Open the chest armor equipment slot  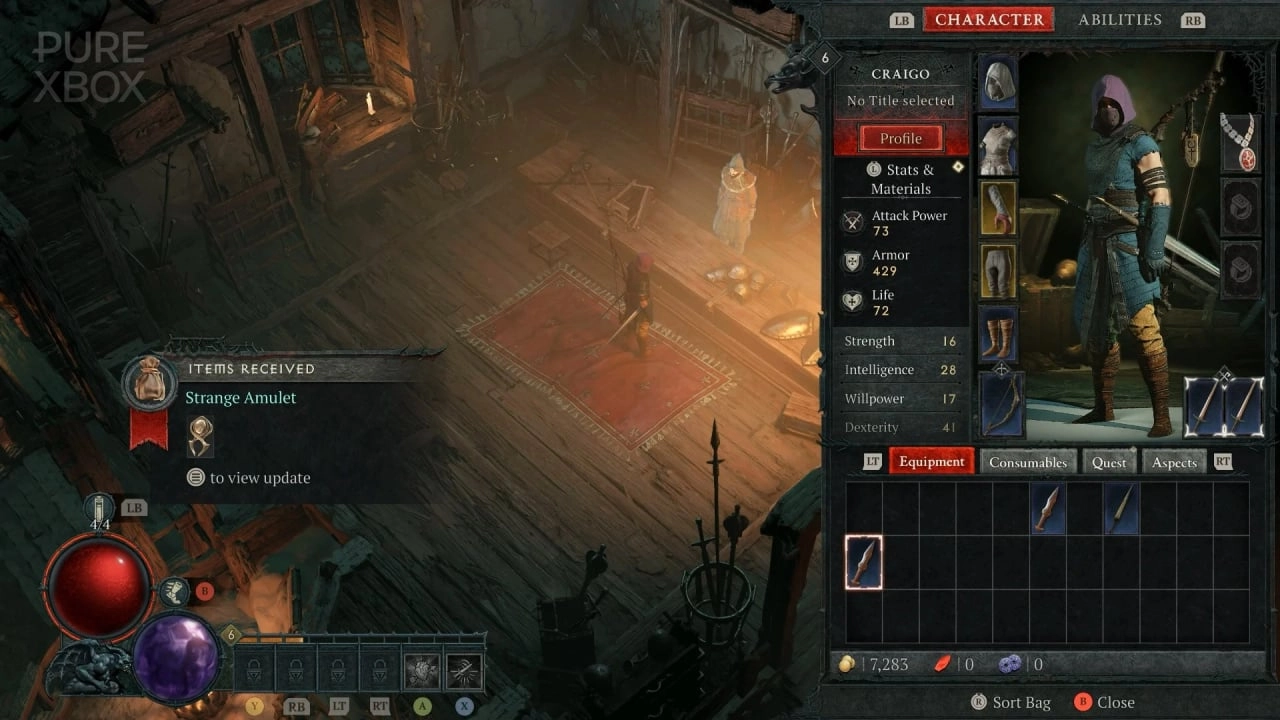[x=1000, y=145]
